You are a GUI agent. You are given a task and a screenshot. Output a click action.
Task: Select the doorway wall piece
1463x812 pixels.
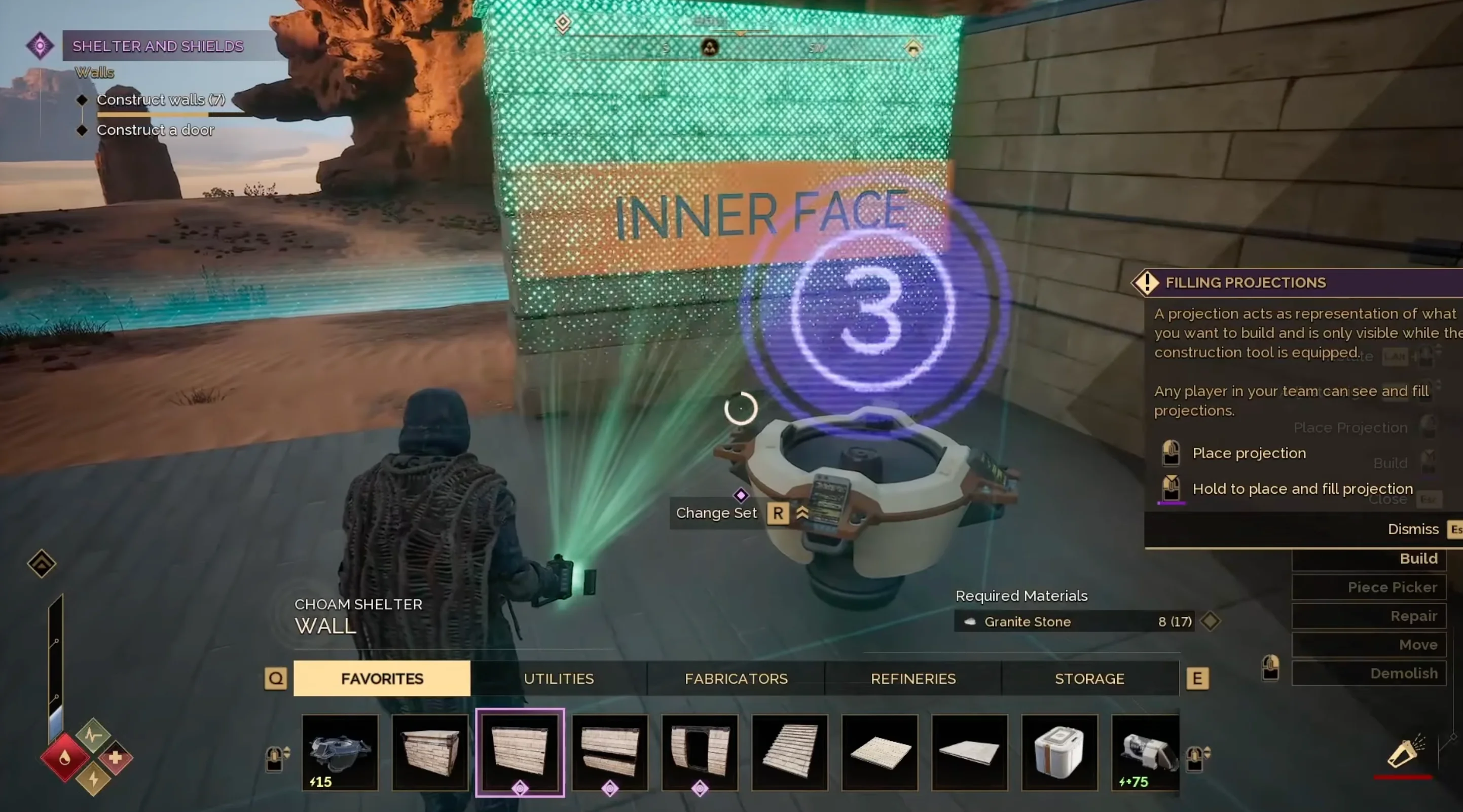coord(700,752)
